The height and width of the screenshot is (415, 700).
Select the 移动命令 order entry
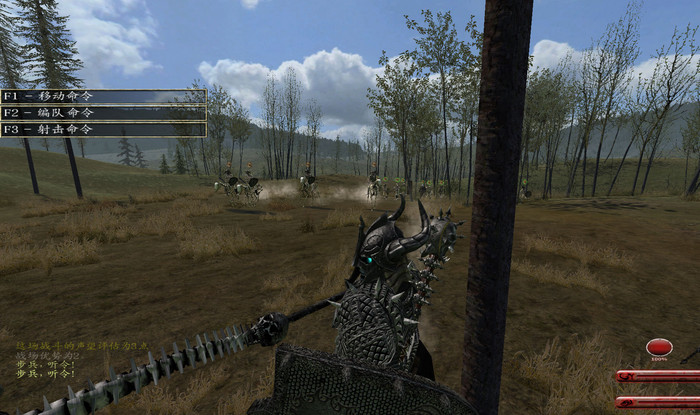pos(103,97)
